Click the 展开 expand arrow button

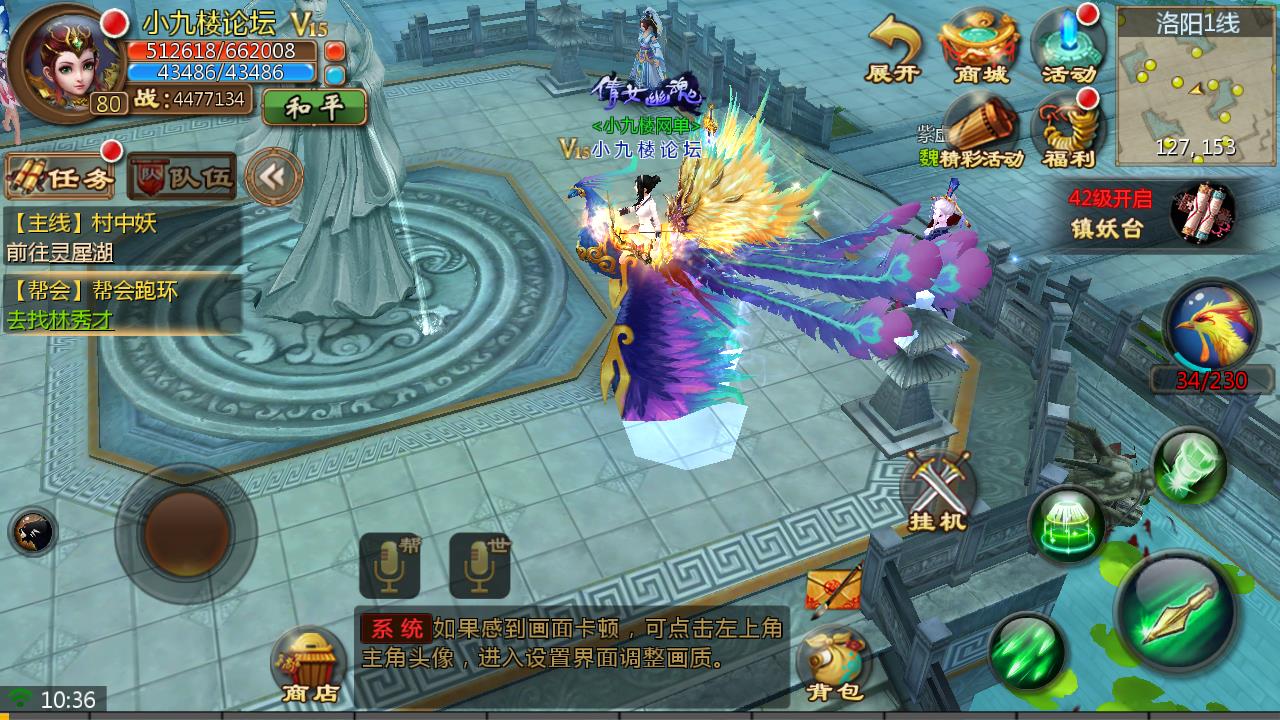click(x=893, y=50)
